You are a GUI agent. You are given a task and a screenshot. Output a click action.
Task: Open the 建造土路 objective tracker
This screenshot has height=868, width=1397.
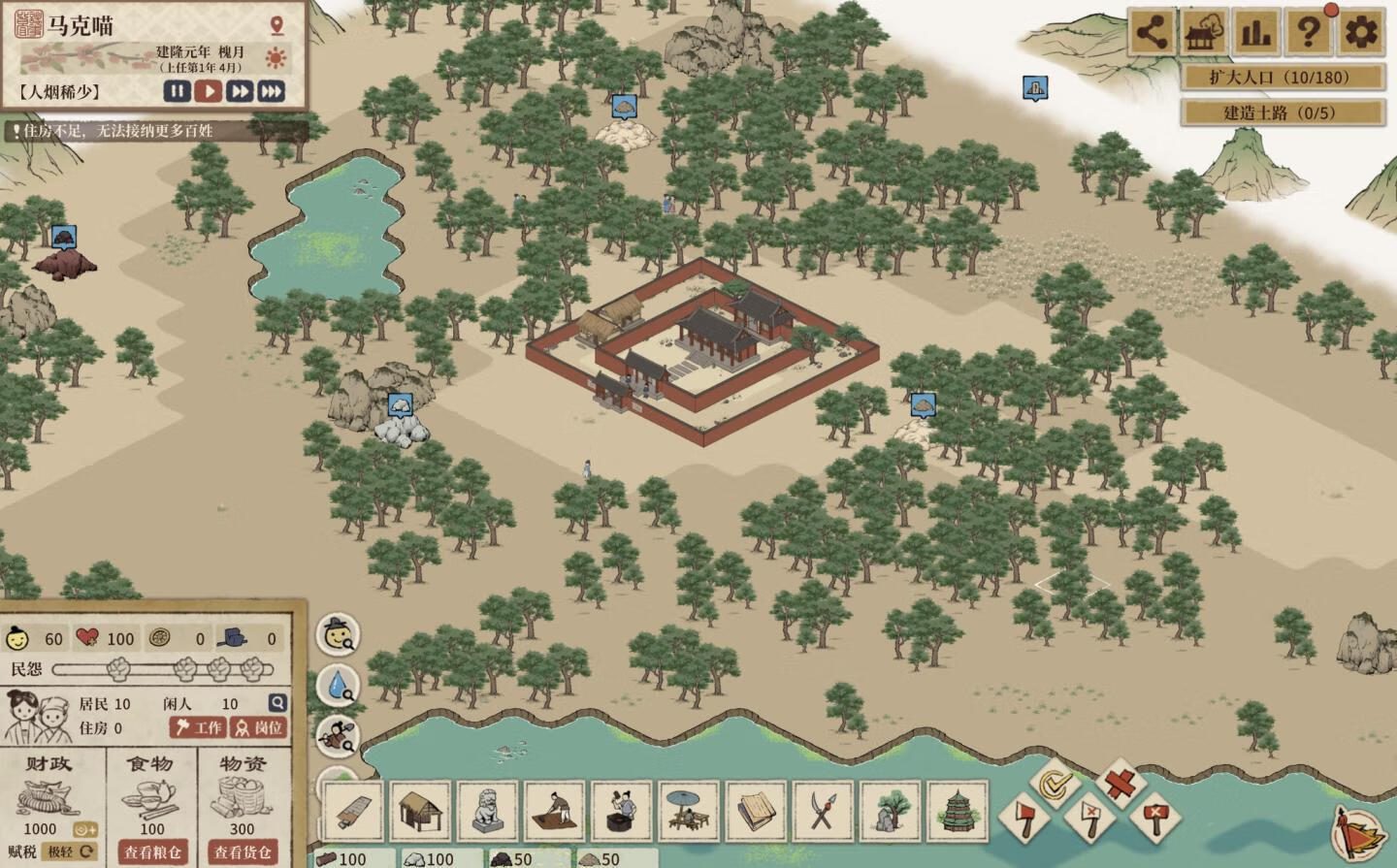point(1282,113)
